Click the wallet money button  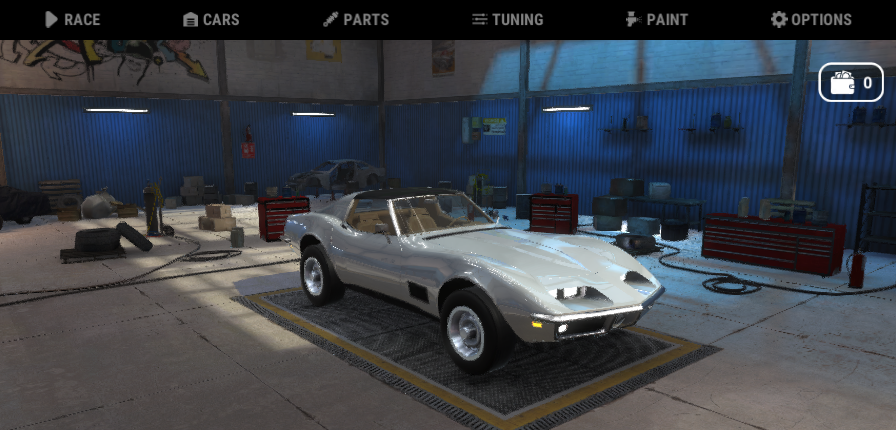(x=851, y=82)
